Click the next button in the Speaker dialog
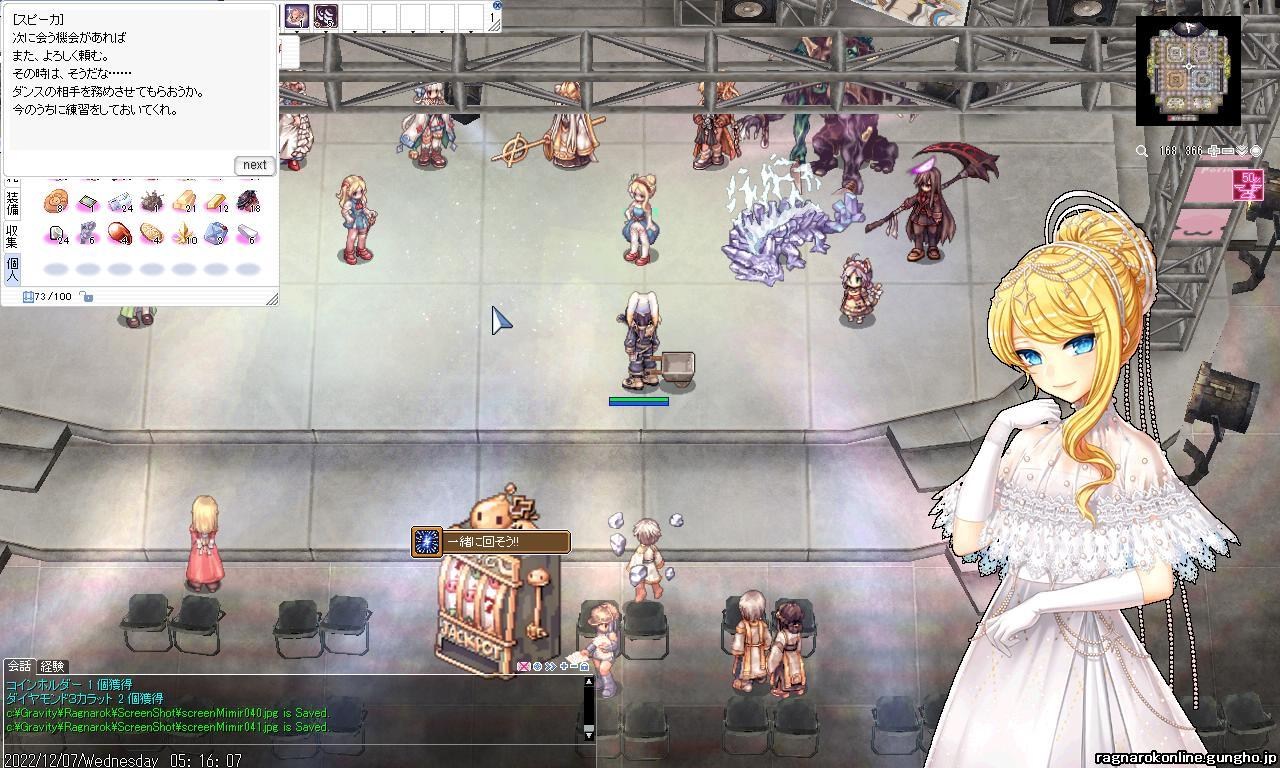The width and height of the screenshot is (1280, 768). point(253,165)
